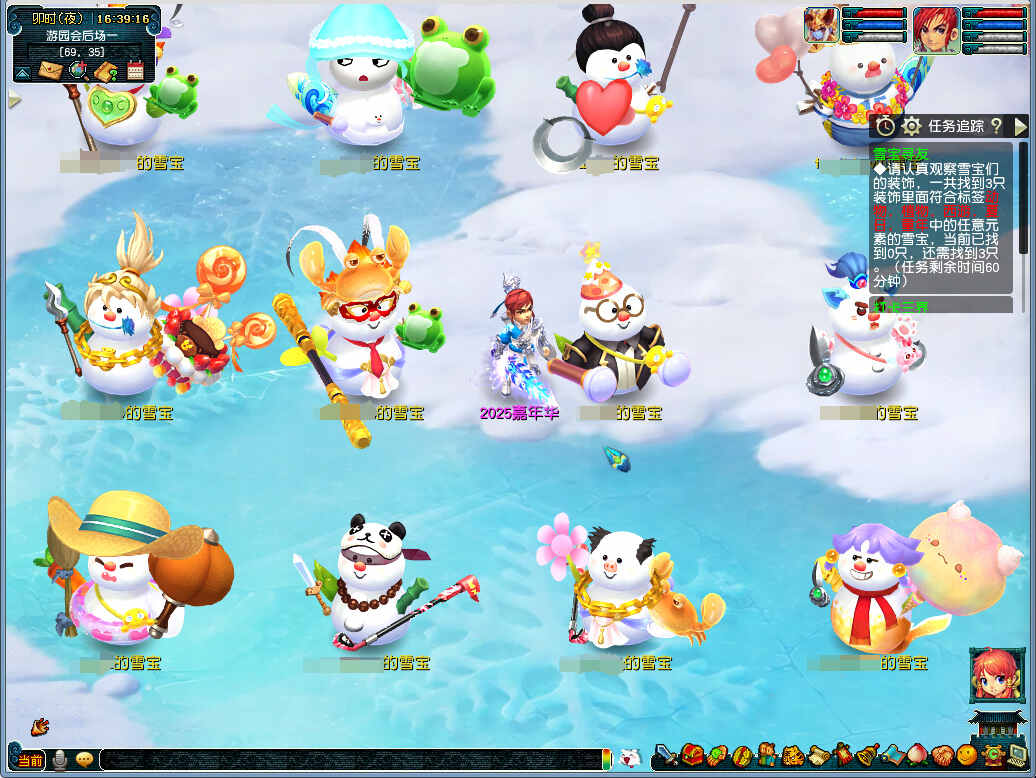The height and width of the screenshot is (778, 1036).
Task: Open the world map globe icon
Action: [x=77, y=70]
